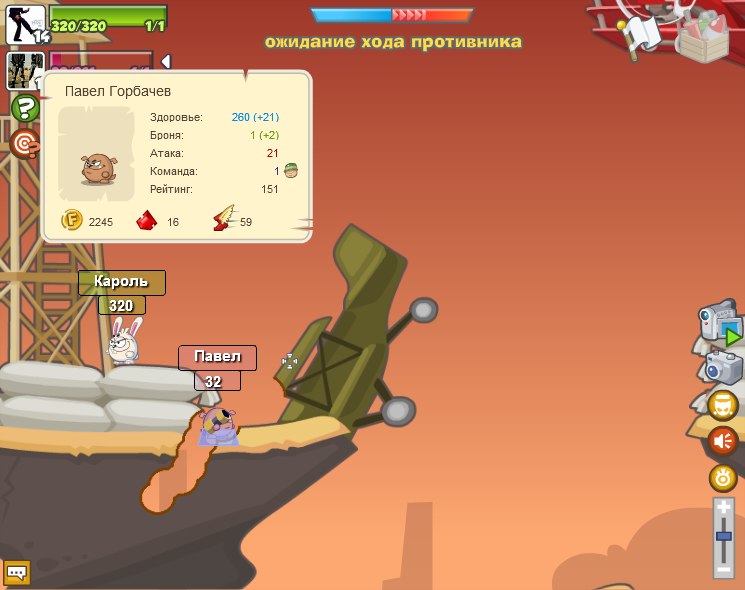745x590 pixels.
Task: Open the weapons crate
Action: [x=707, y=36]
